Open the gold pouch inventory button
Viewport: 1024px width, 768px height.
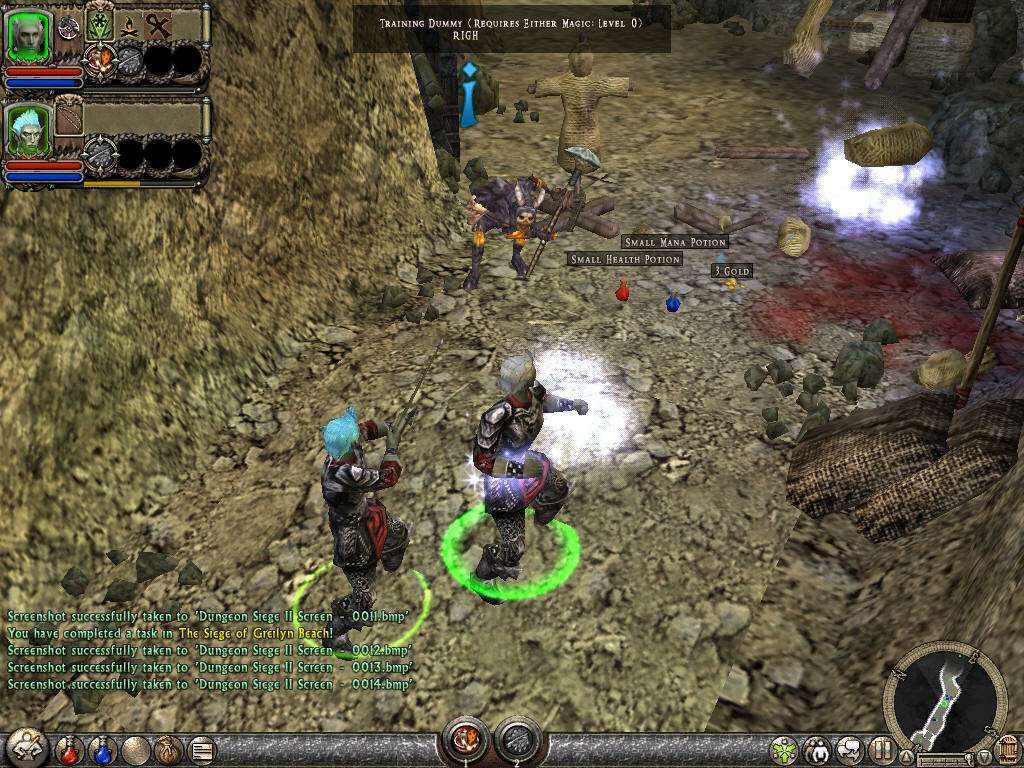coord(166,748)
